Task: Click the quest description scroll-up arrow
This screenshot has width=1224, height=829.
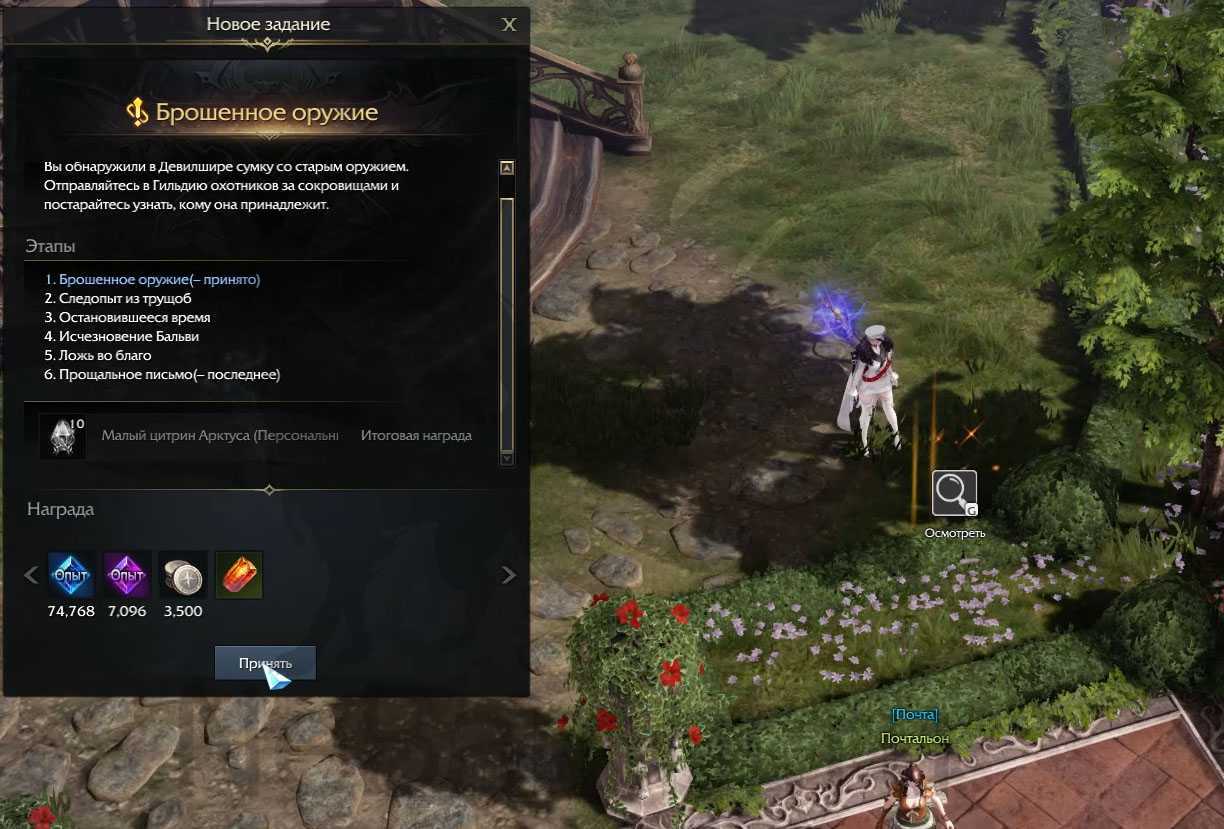Action: pyautogui.click(x=507, y=168)
